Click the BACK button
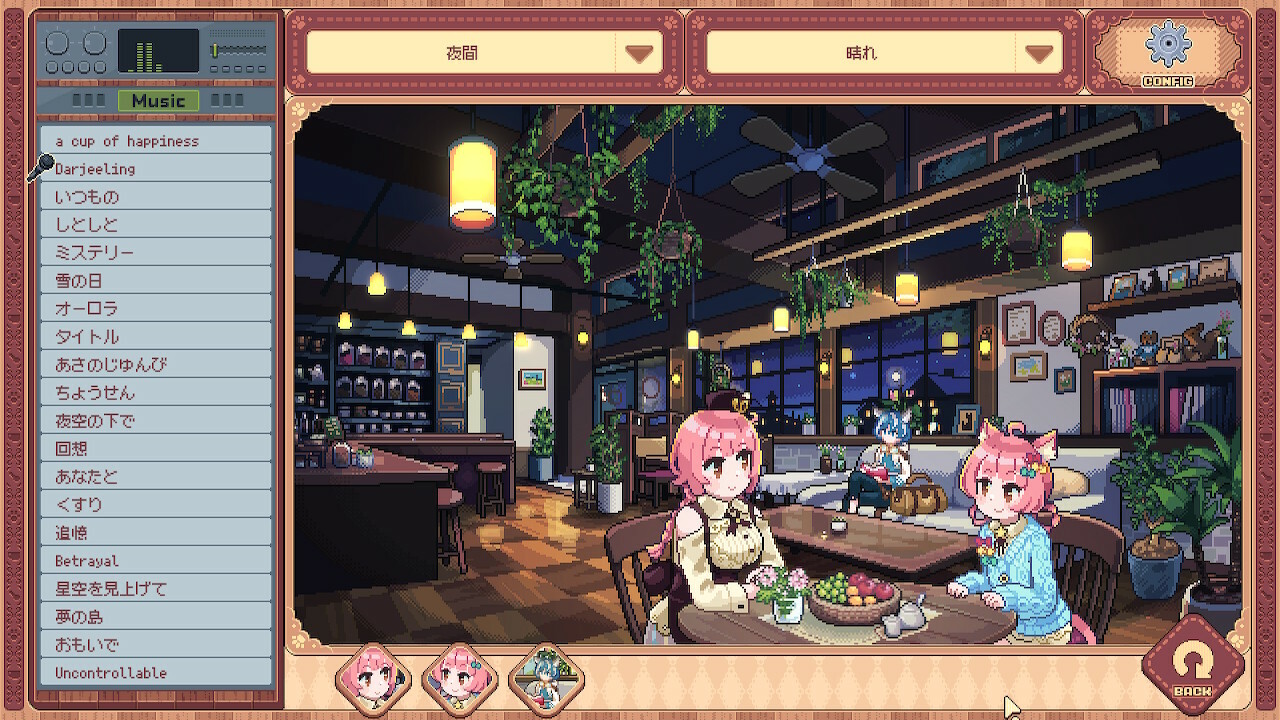Image resolution: width=1280 pixels, height=720 pixels. click(1192, 663)
